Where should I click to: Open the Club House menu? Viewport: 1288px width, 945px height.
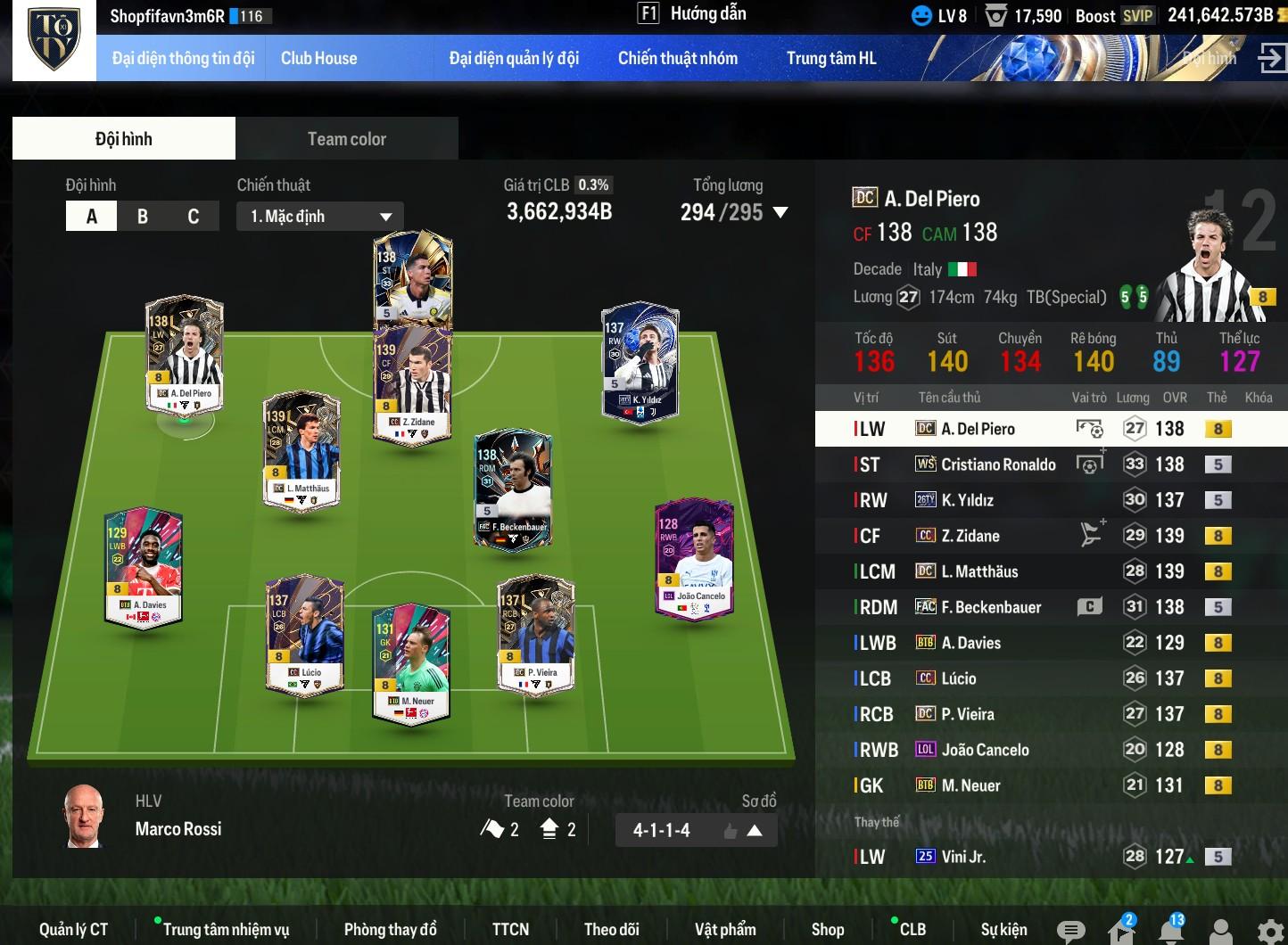[318, 59]
